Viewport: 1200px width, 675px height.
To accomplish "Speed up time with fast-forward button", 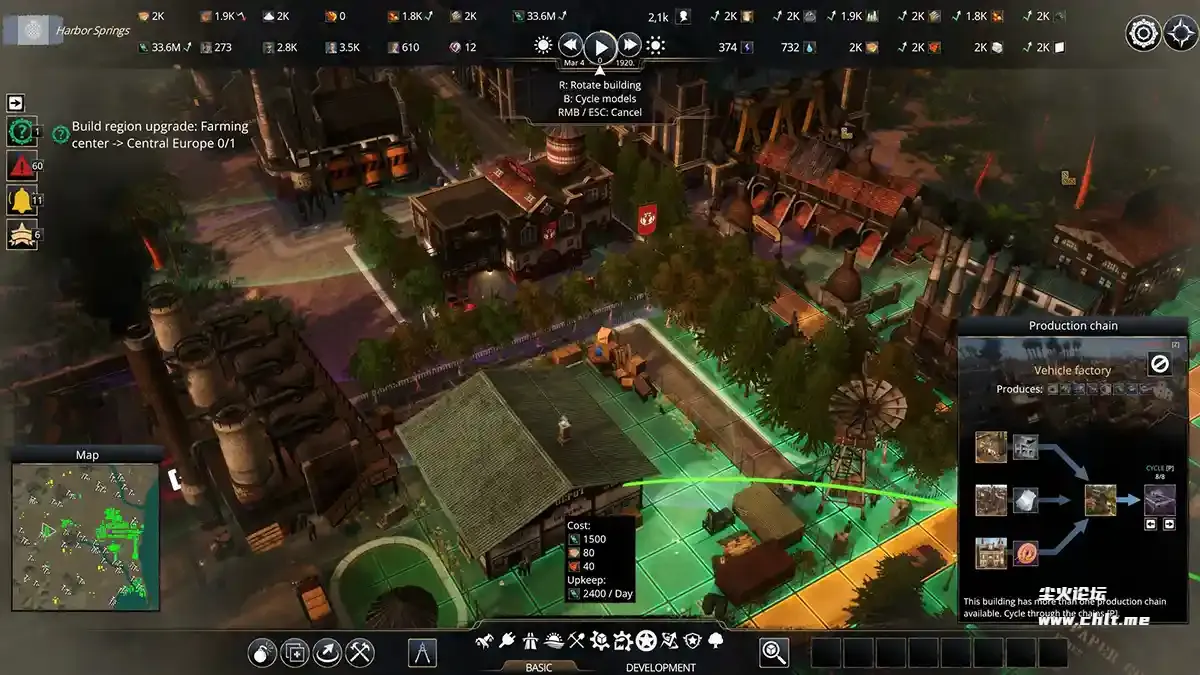I will click(629, 45).
